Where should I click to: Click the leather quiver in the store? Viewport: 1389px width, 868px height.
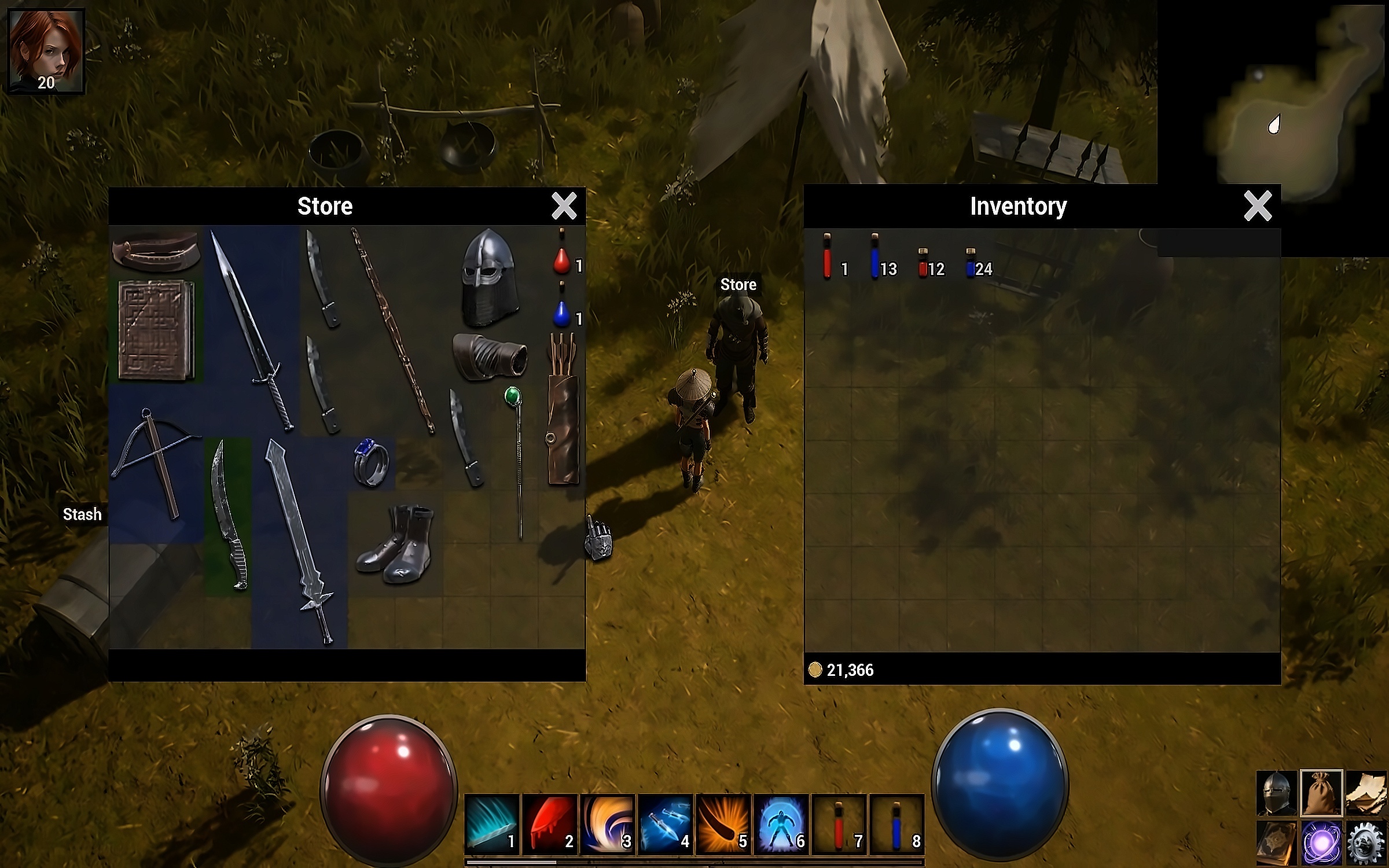[563, 411]
